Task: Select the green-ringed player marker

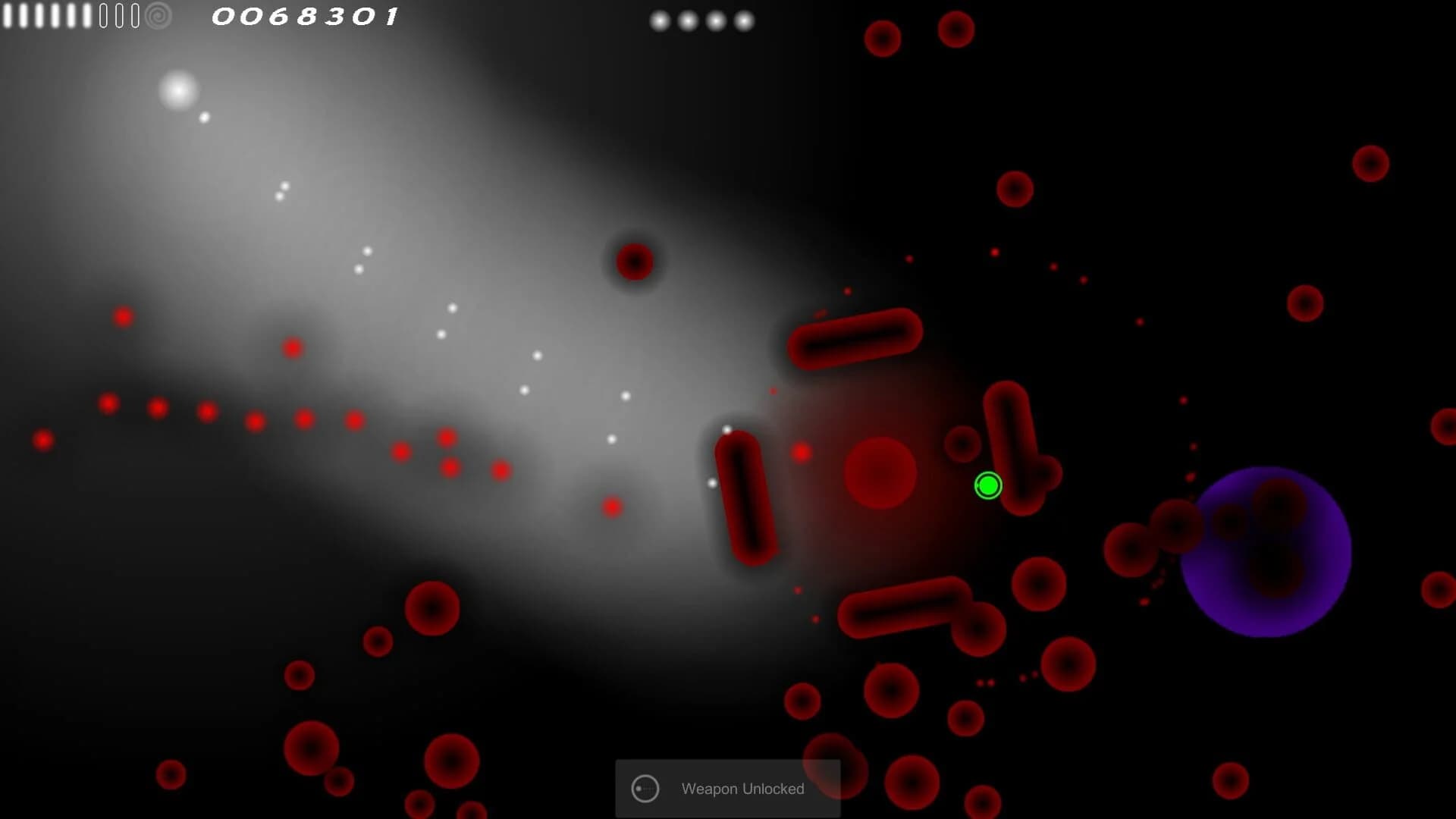Action: [x=988, y=485]
